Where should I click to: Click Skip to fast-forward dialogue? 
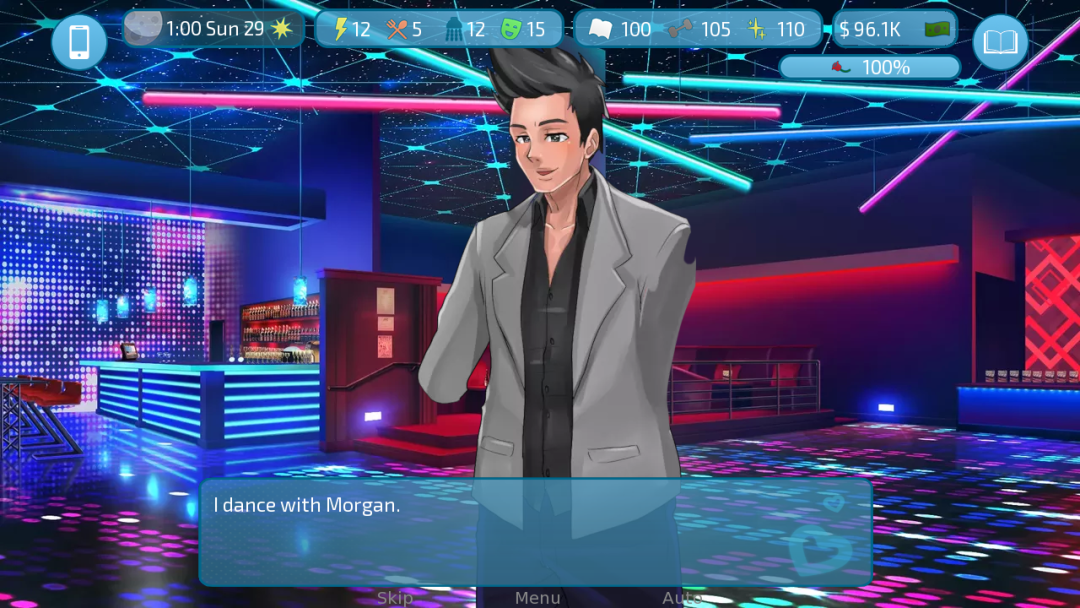395,597
